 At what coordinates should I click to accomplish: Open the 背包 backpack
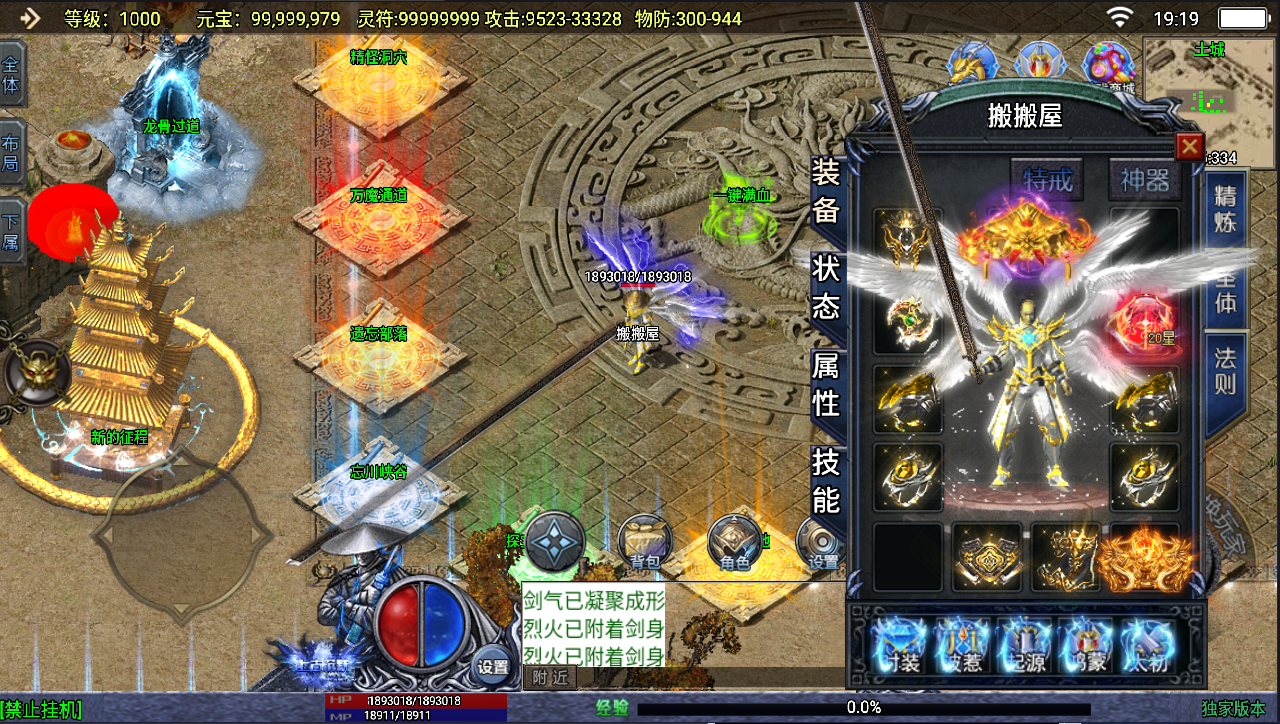(644, 545)
